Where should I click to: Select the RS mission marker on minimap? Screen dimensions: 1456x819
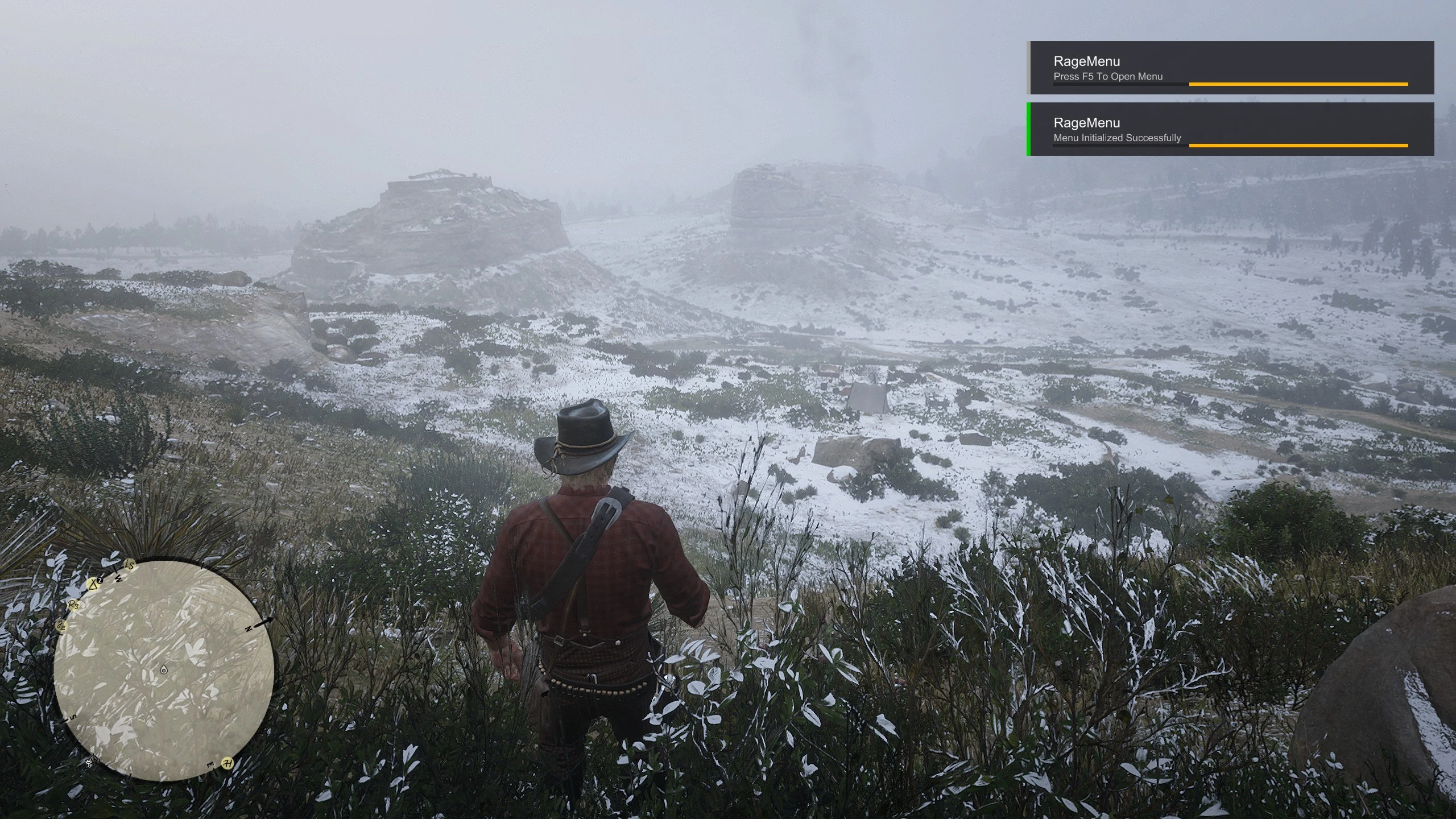tap(73, 605)
